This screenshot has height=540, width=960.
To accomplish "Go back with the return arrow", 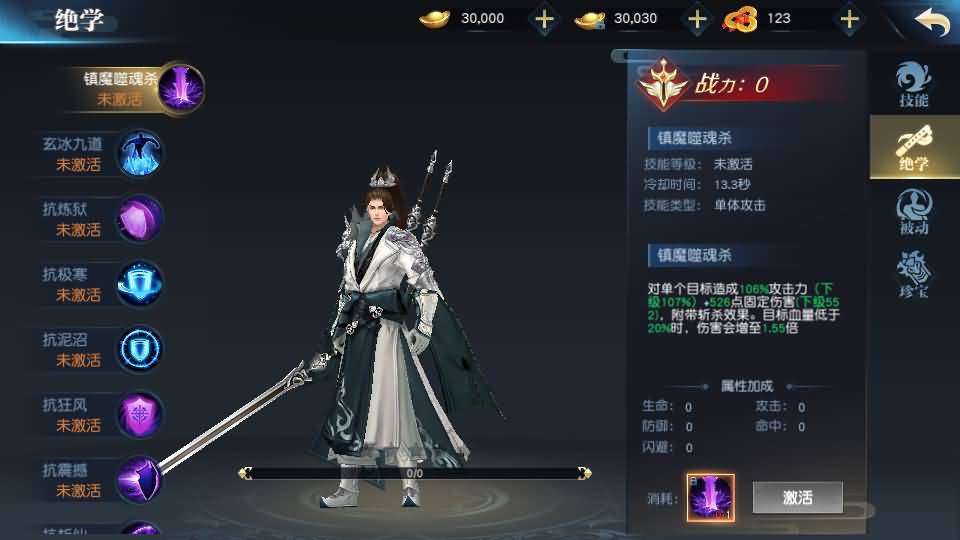I will (931, 22).
